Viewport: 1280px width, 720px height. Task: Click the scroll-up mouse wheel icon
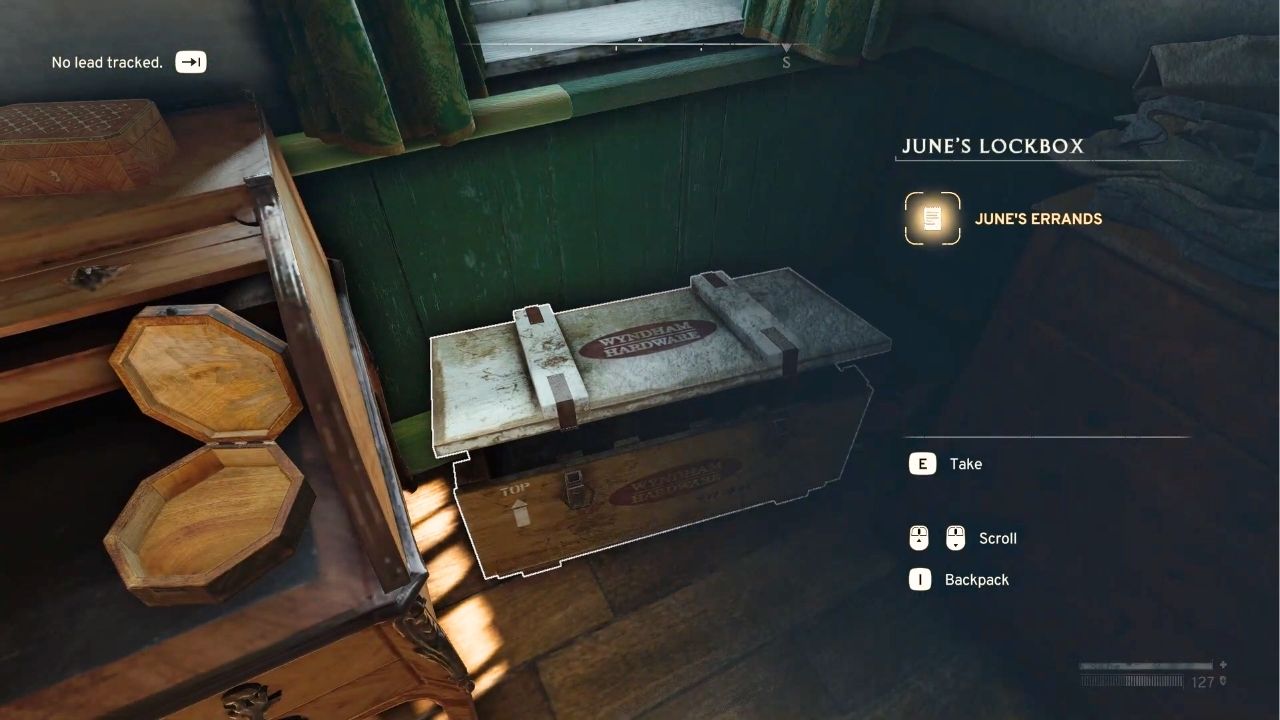921,538
